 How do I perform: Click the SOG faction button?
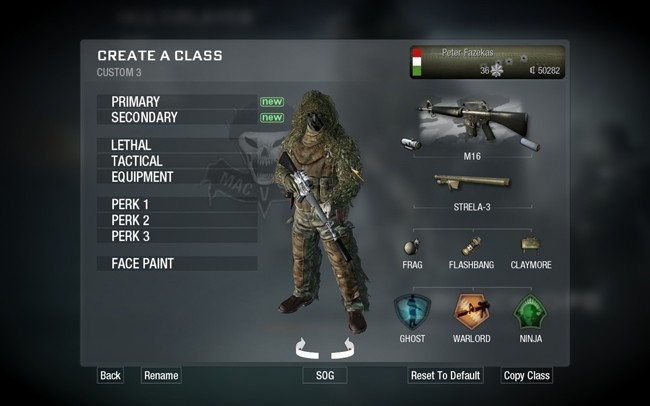tap(325, 376)
